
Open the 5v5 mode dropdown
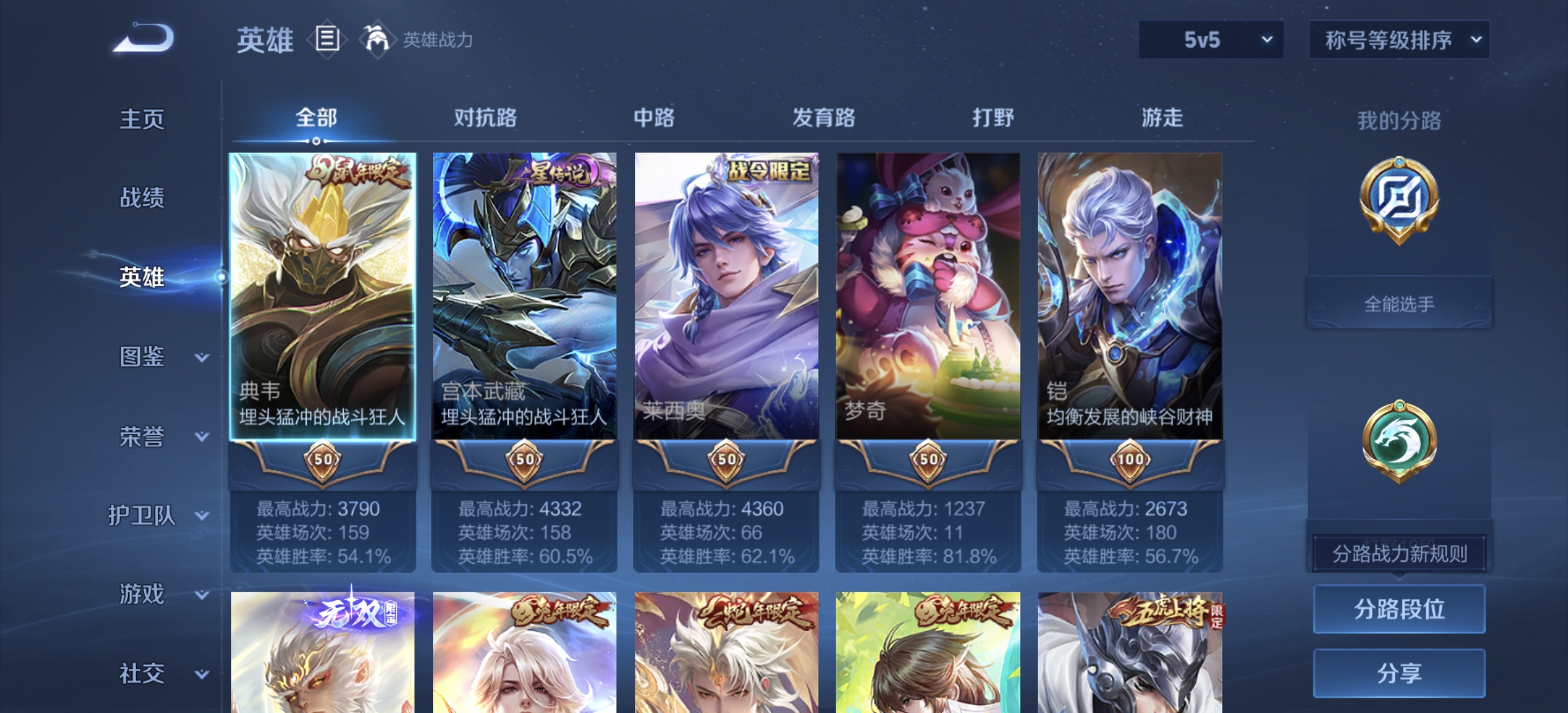click(1210, 40)
